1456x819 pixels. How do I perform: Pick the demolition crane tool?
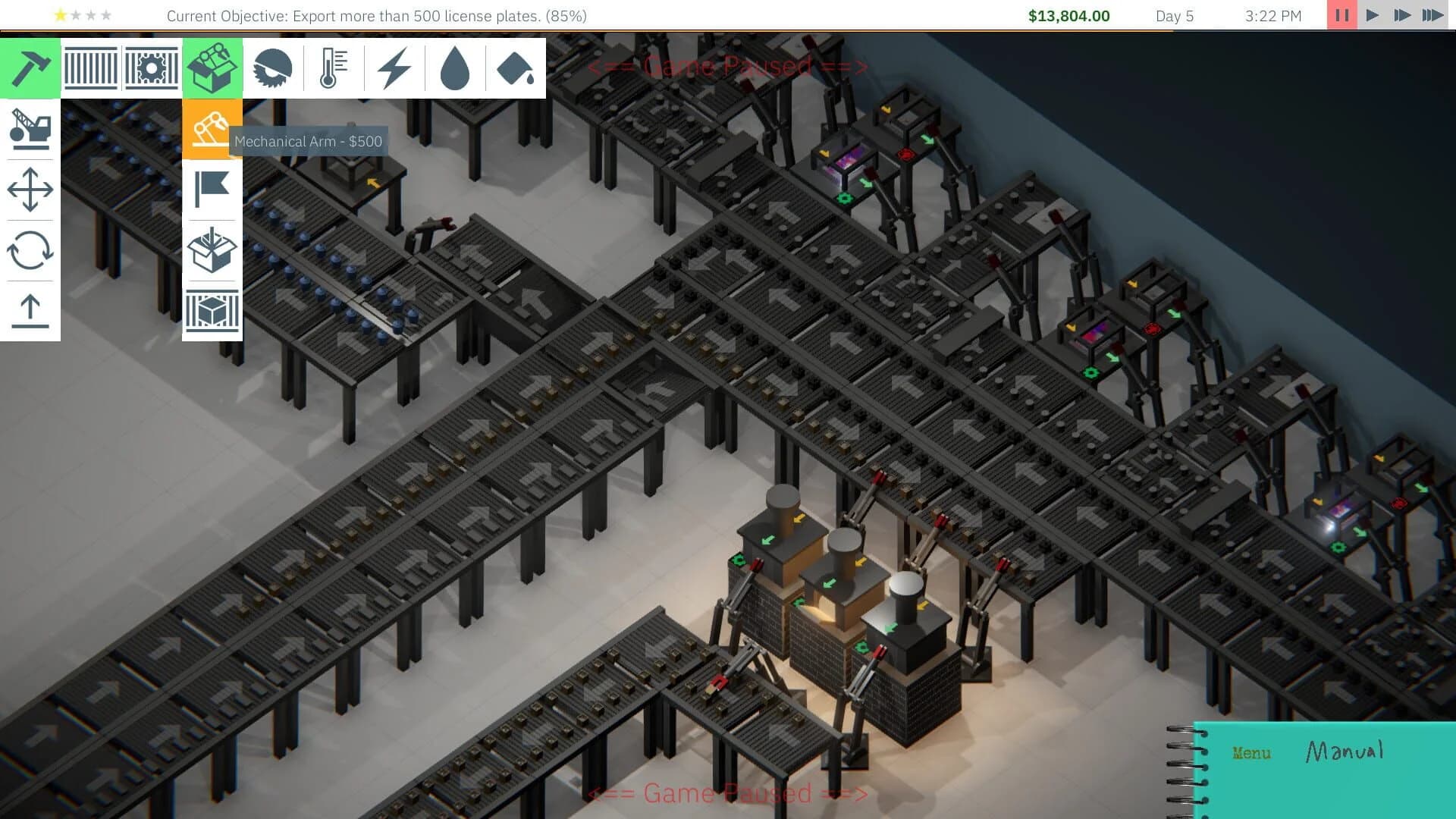click(x=30, y=129)
